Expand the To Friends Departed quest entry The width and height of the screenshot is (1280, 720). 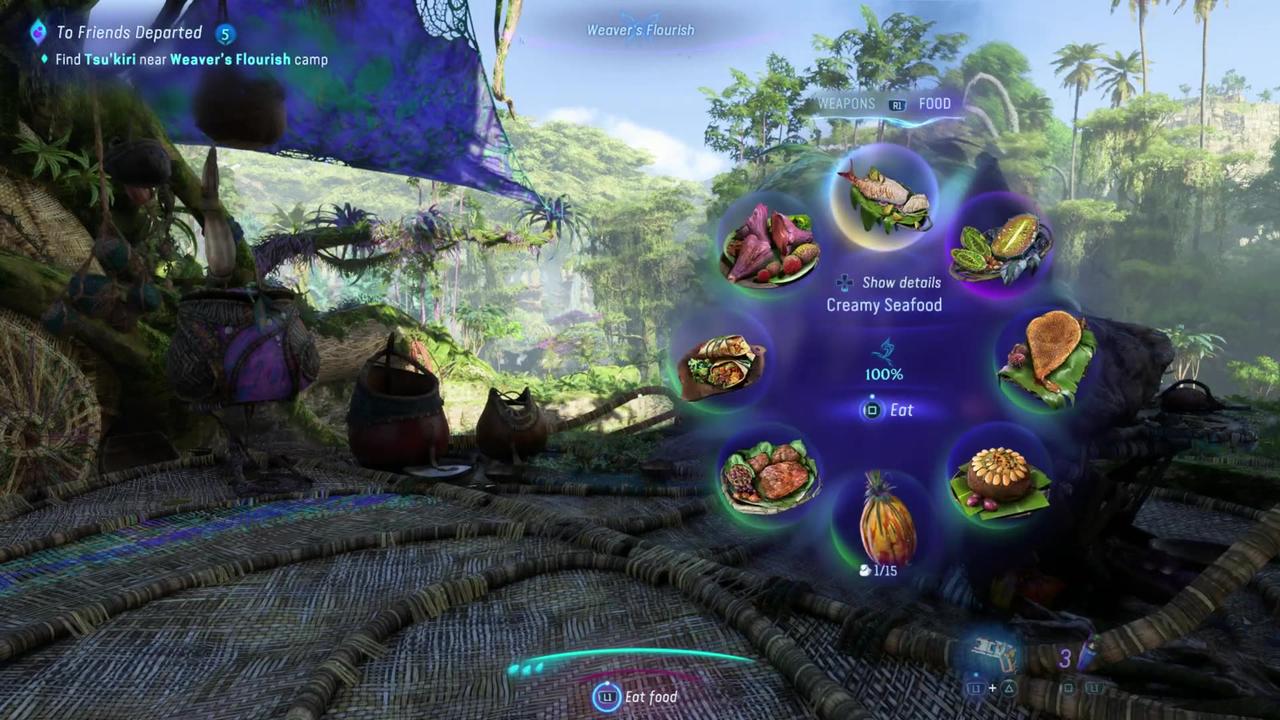click(x=129, y=32)
